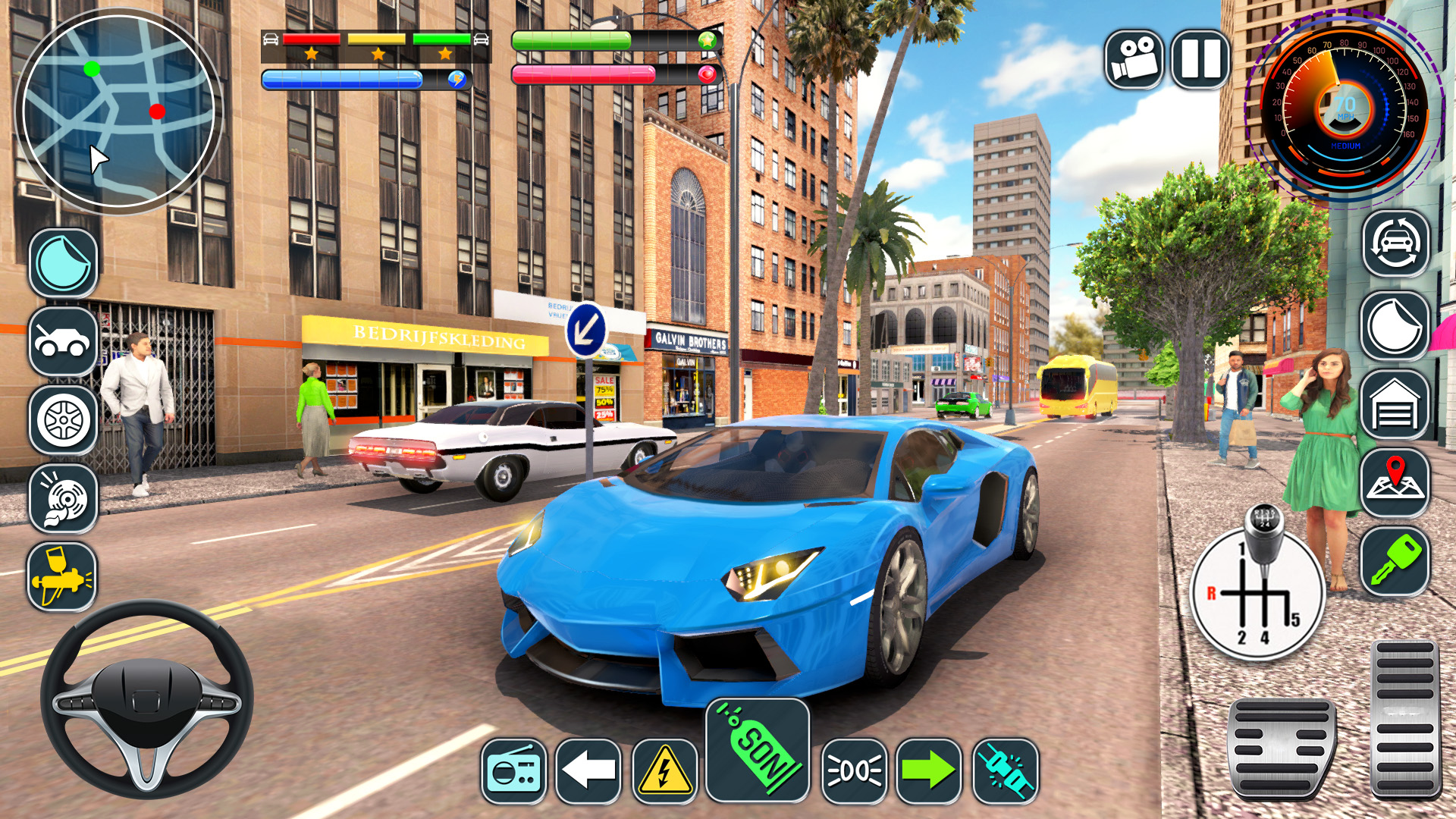Switch camera view with the video camera button

point(1134,59)
